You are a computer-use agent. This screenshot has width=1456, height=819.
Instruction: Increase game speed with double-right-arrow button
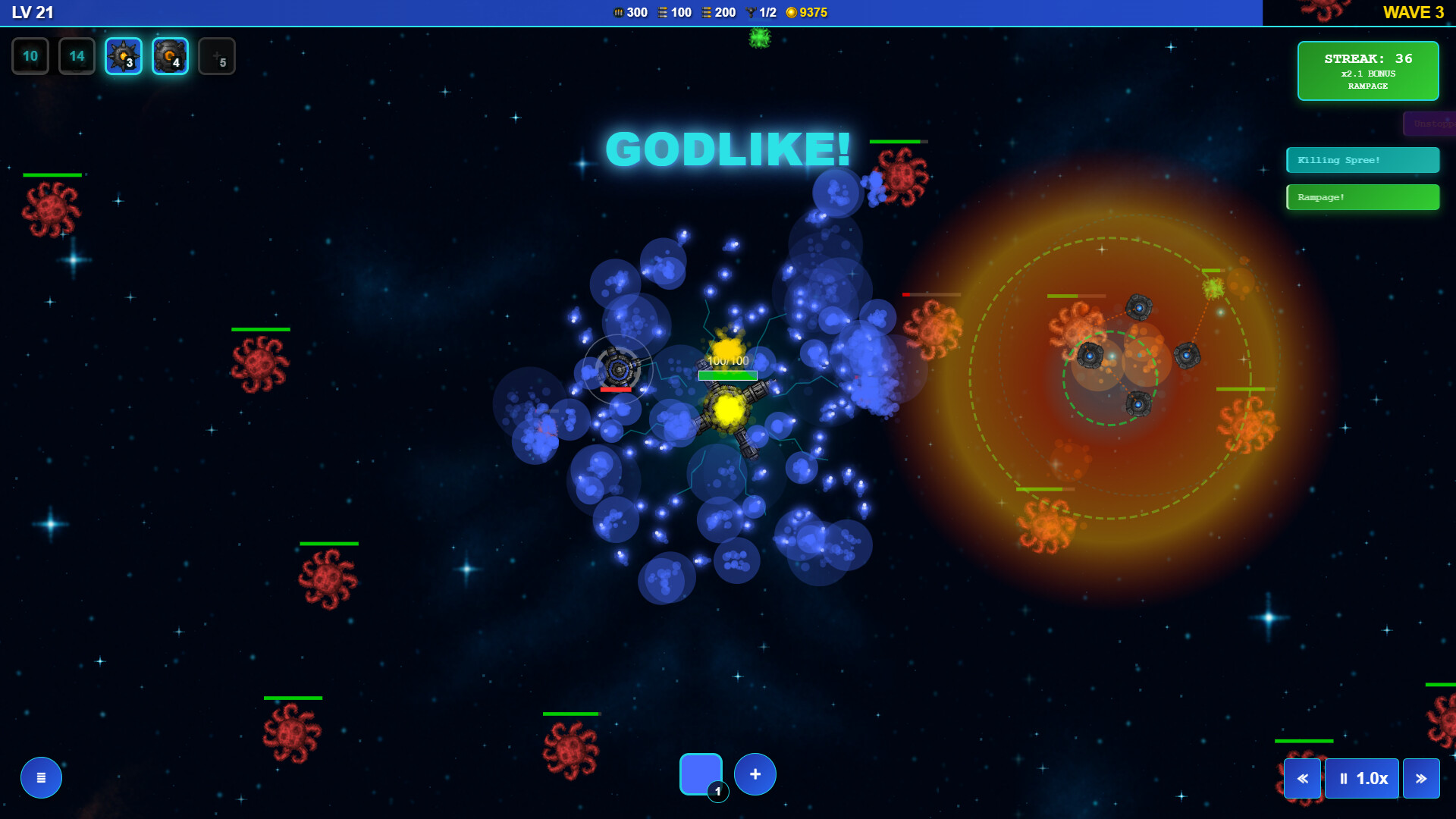[1423, 778]
